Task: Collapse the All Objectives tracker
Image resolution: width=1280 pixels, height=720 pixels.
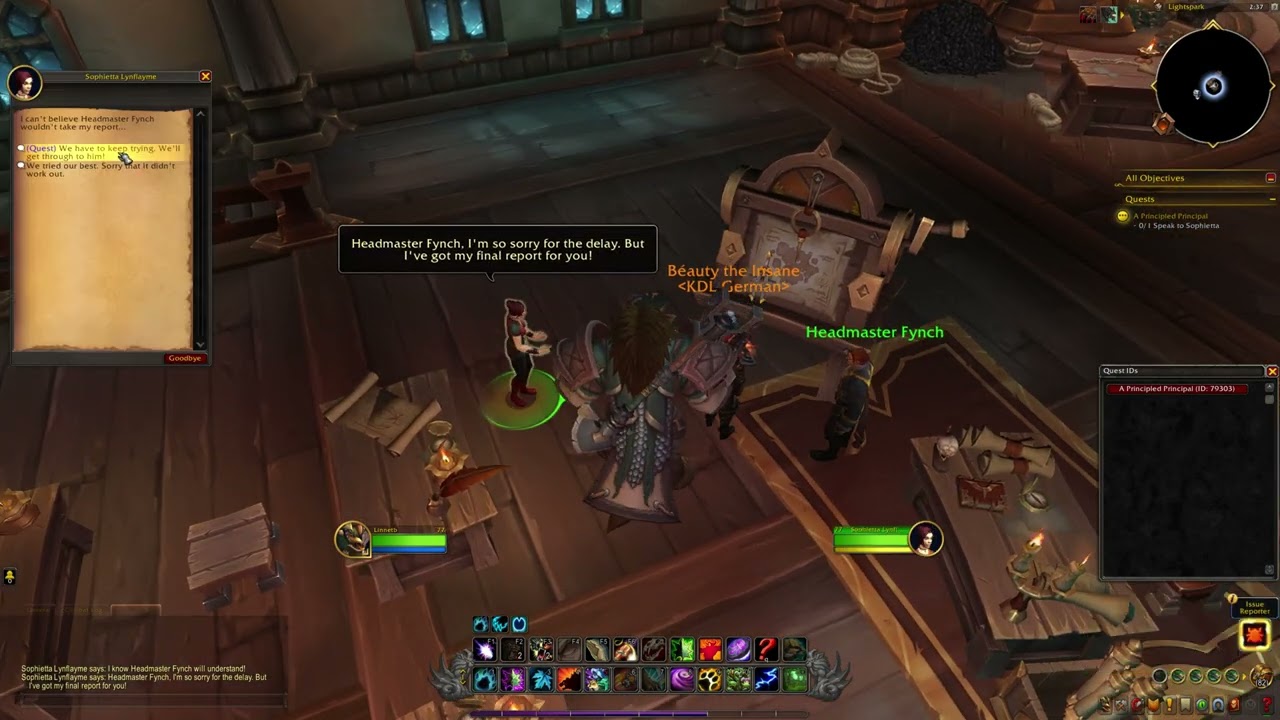Action: click(x=1270, y=178)
